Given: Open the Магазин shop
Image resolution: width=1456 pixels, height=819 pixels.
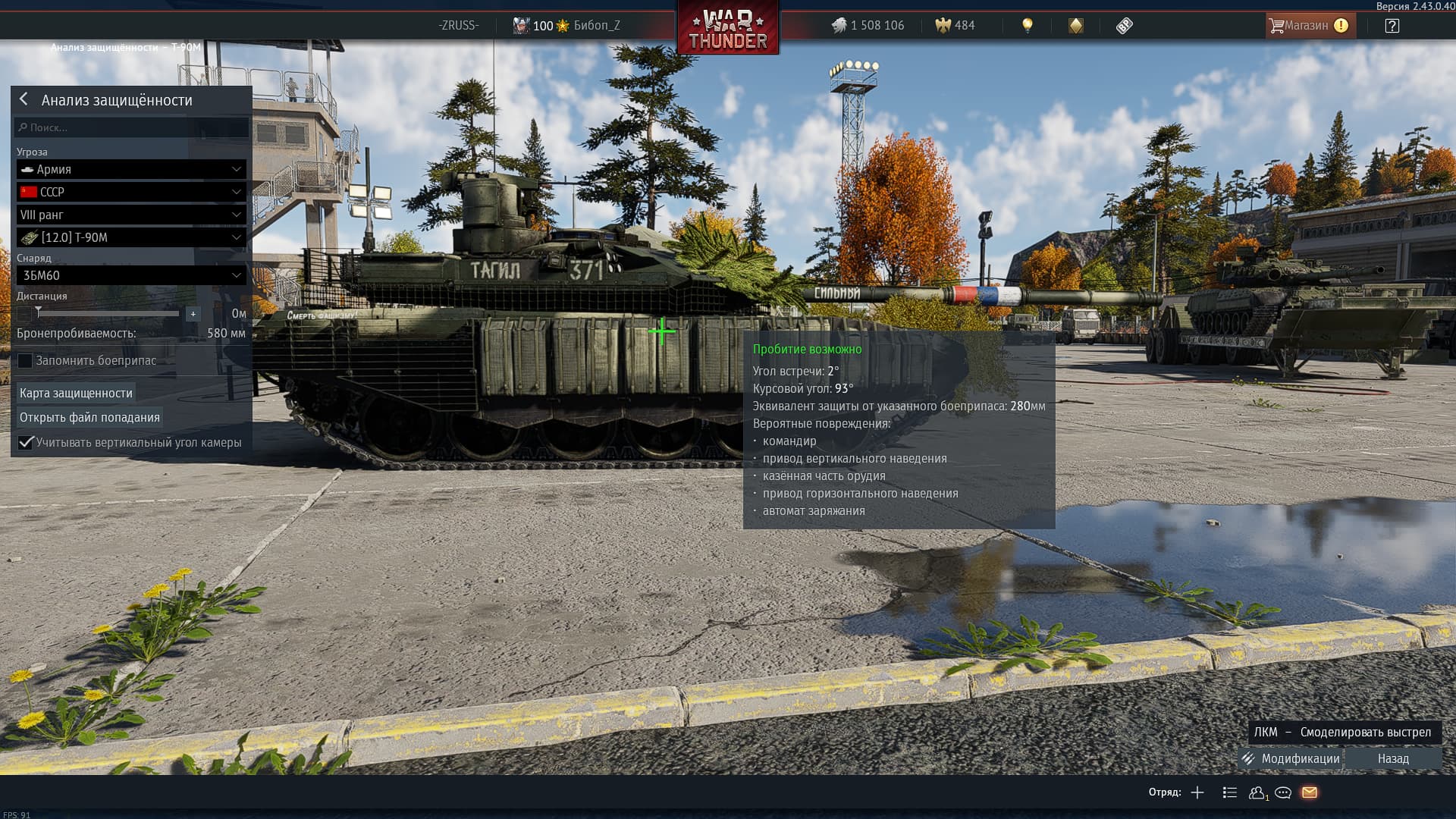Looking at the screenshot, I should tap(1307, 26).
